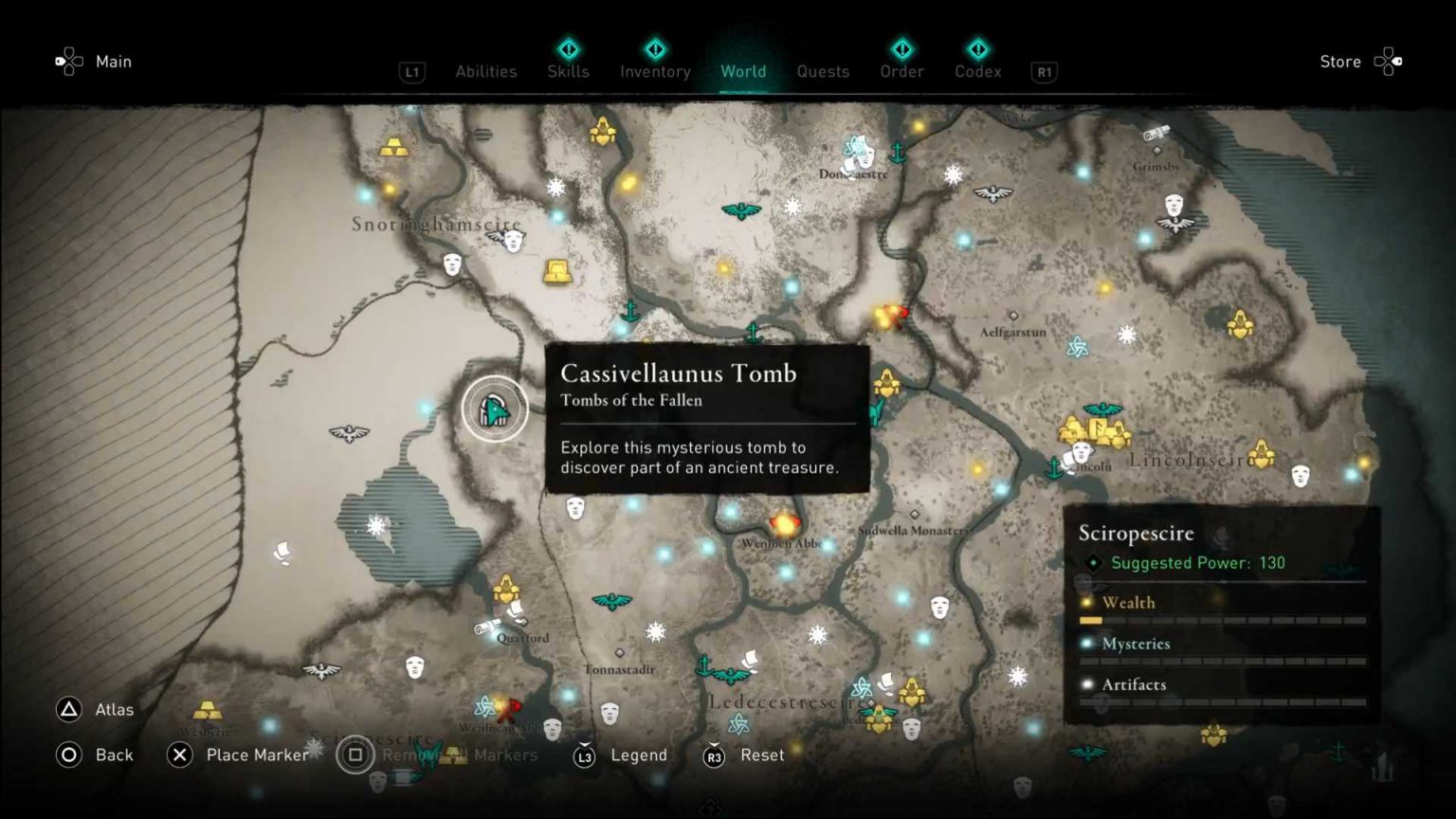Click the anchor dock icon near Donecaestre
This screenshot has width=1456, height=819.
[898, 154]
